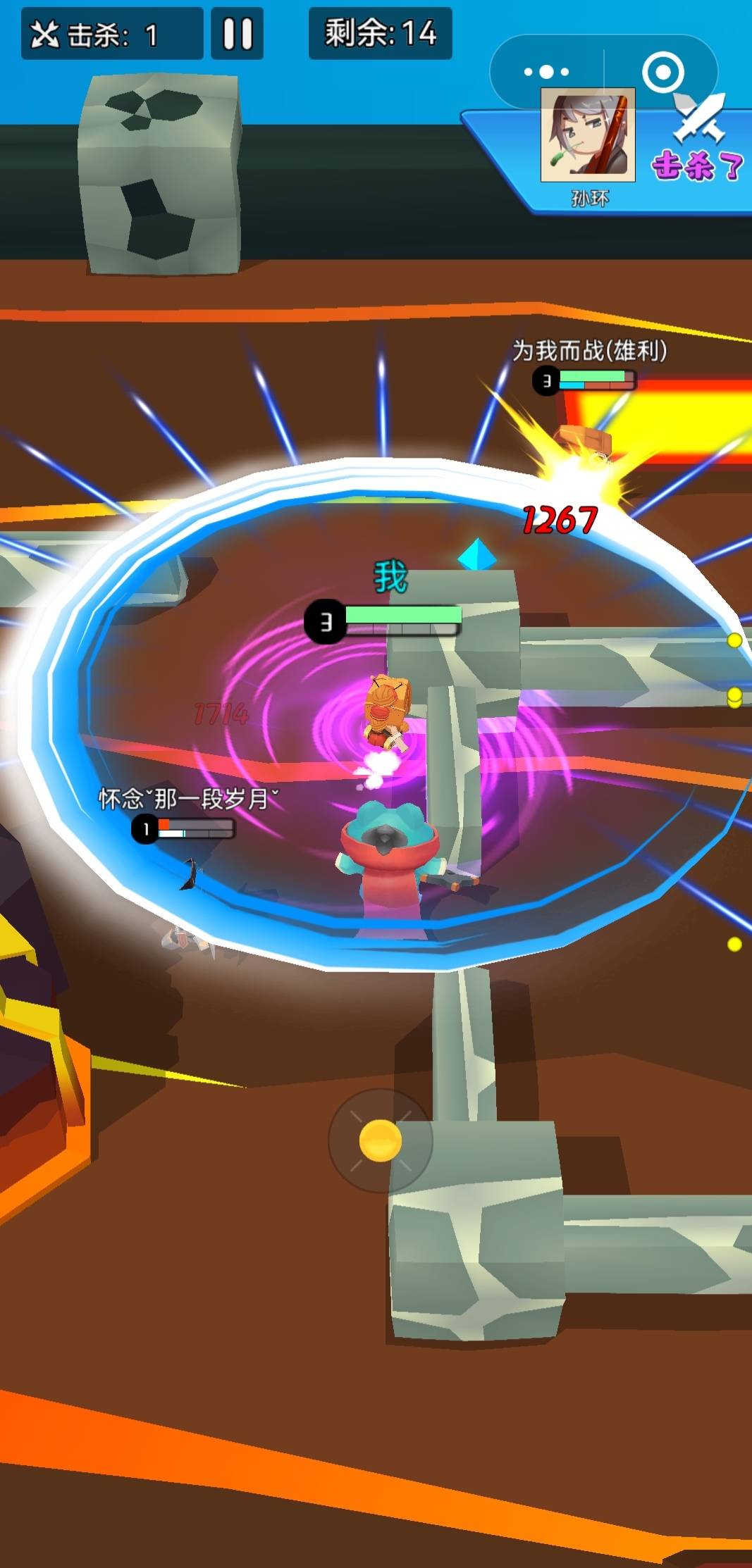Viewport: 752px width, 1568px height.
Task: Pause the game with the pause button
Action: pos(238,33)
